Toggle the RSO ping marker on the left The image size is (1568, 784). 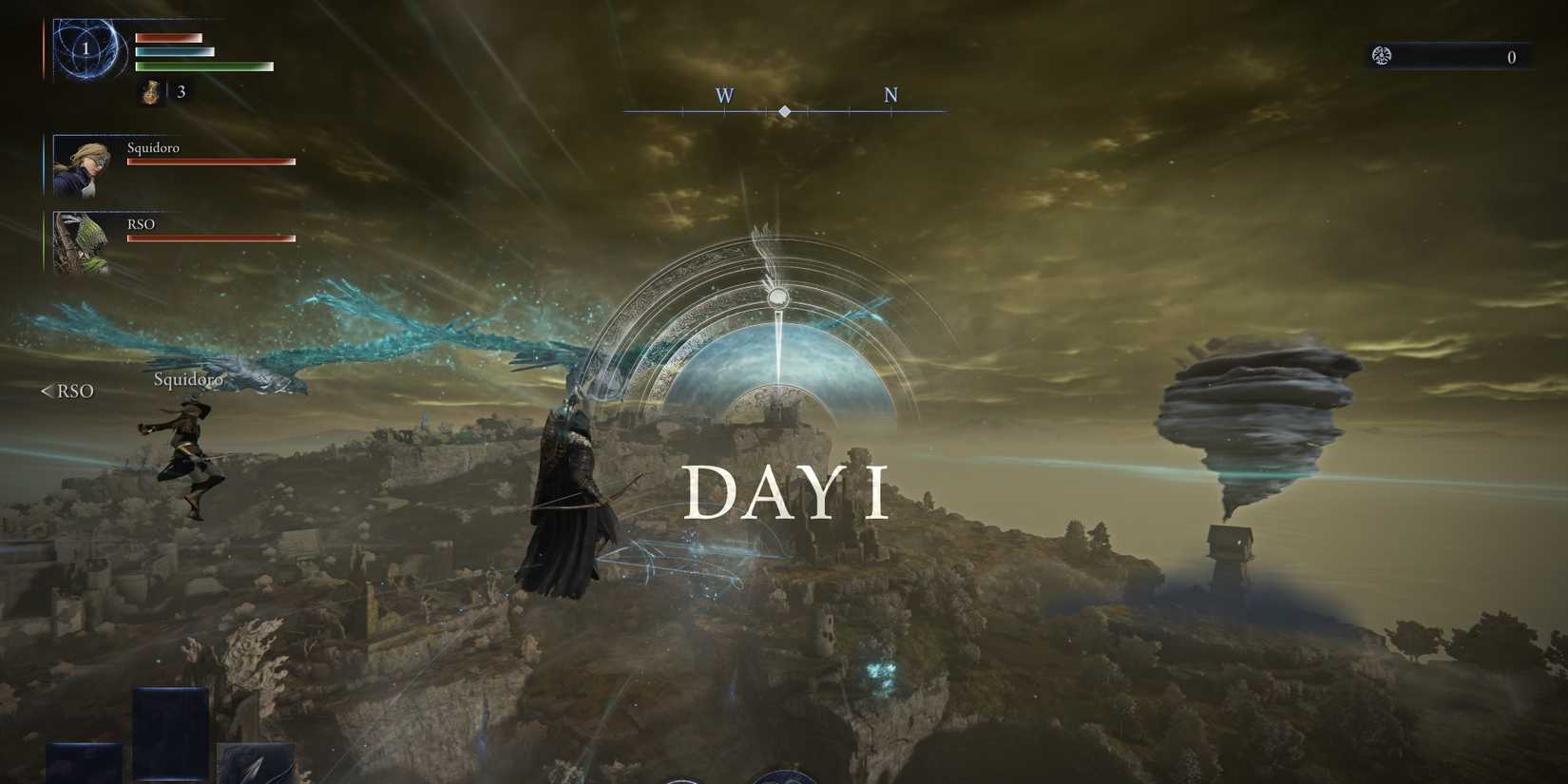pos(67,391)
